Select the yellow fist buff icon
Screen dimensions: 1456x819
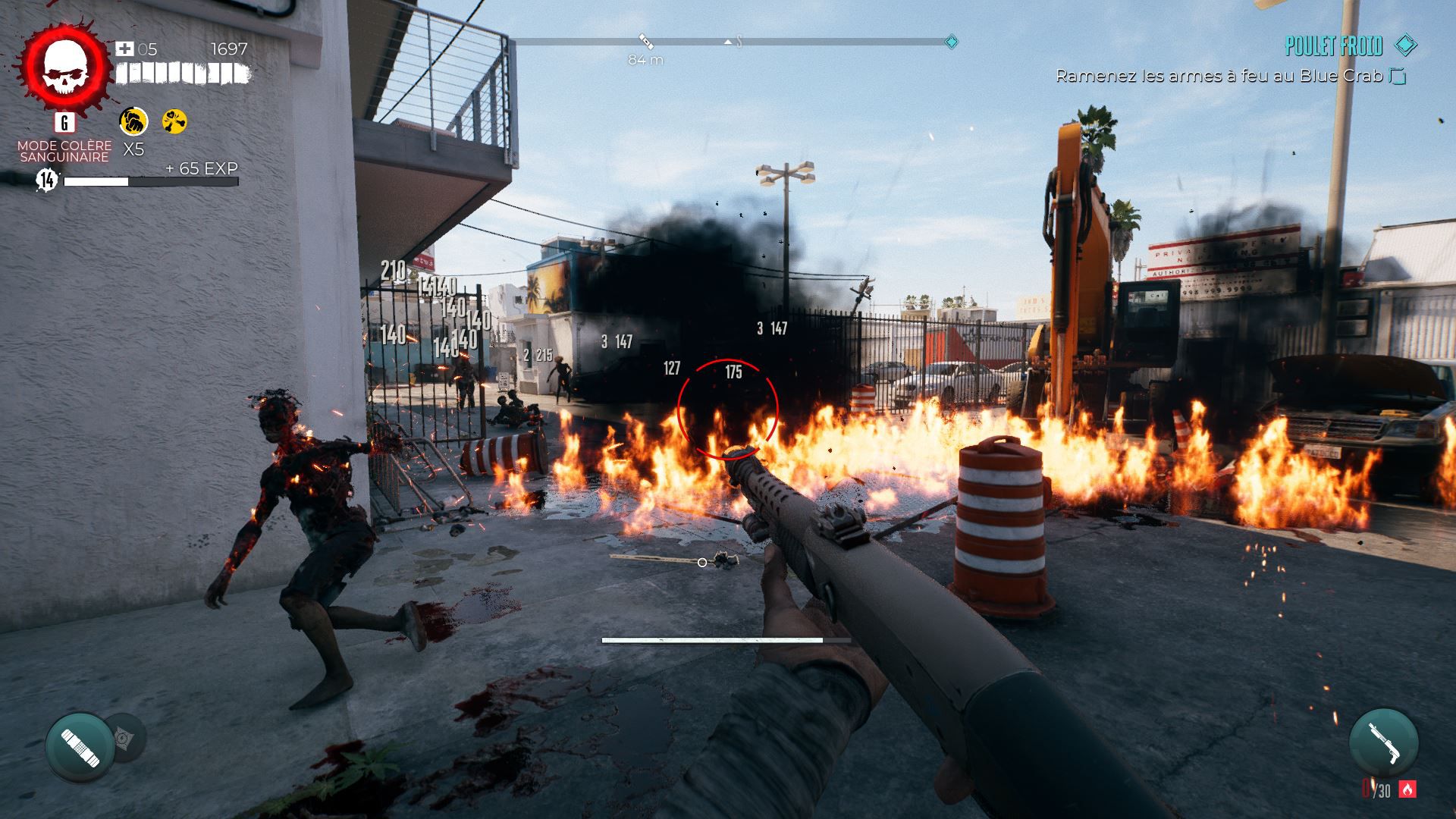pos(133,121)
